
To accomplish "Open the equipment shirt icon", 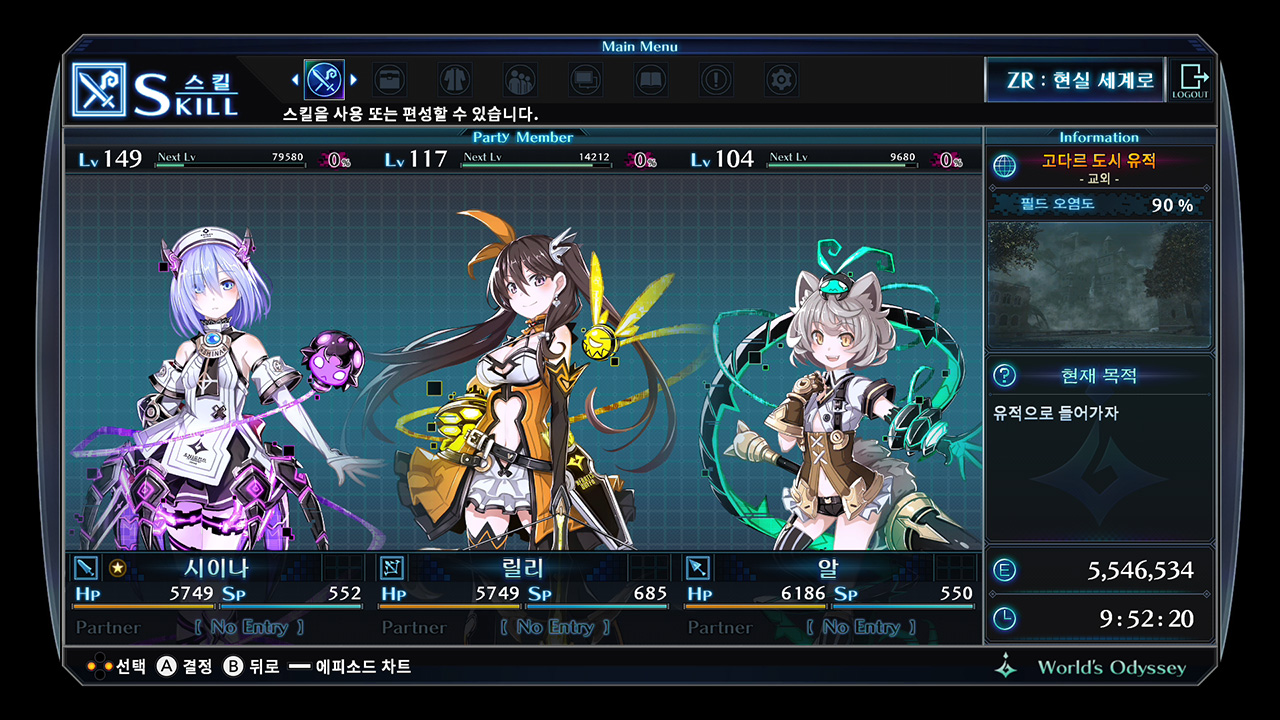I will point(454,80).
